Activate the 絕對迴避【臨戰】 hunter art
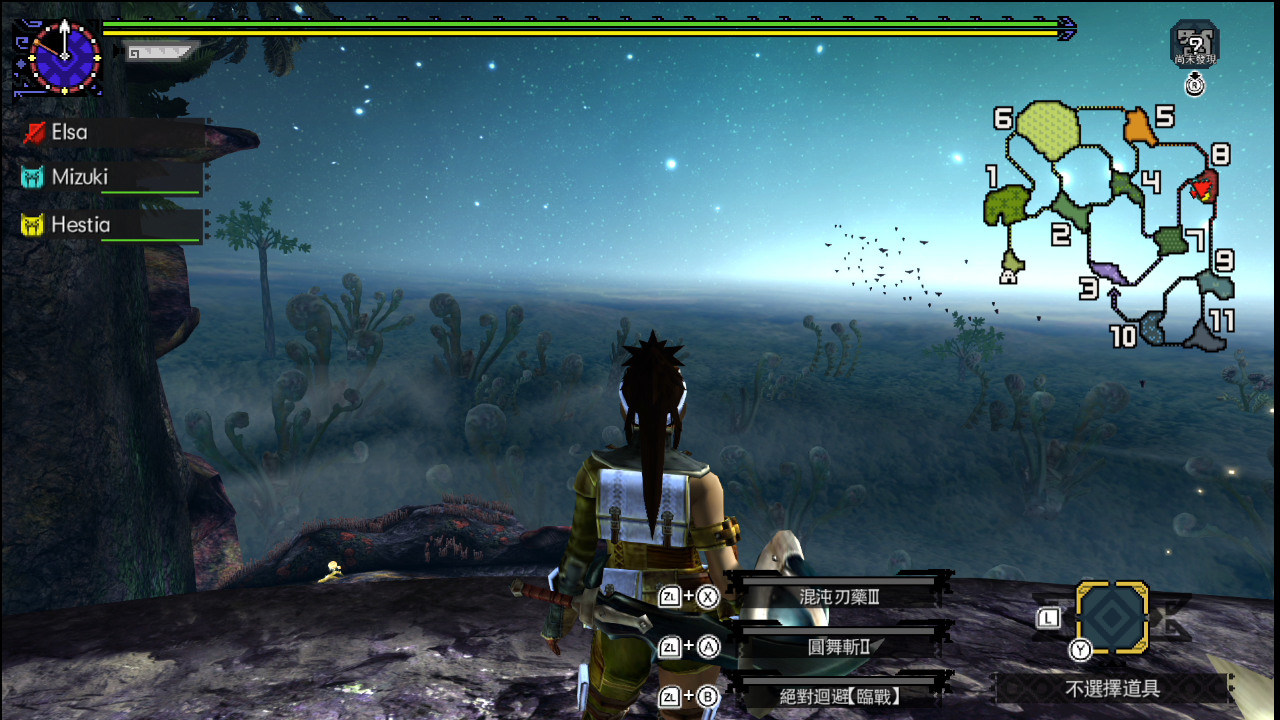 point(838,696)
